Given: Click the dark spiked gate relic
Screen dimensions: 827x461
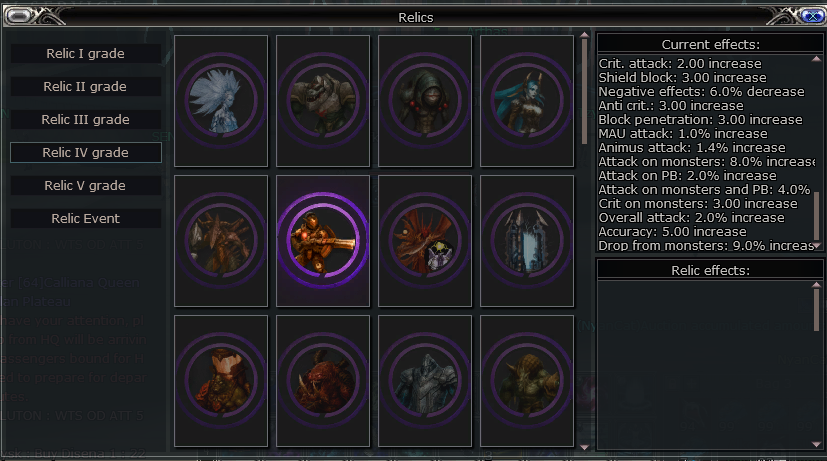Looking at the screenshot, I should pos(527,240).
